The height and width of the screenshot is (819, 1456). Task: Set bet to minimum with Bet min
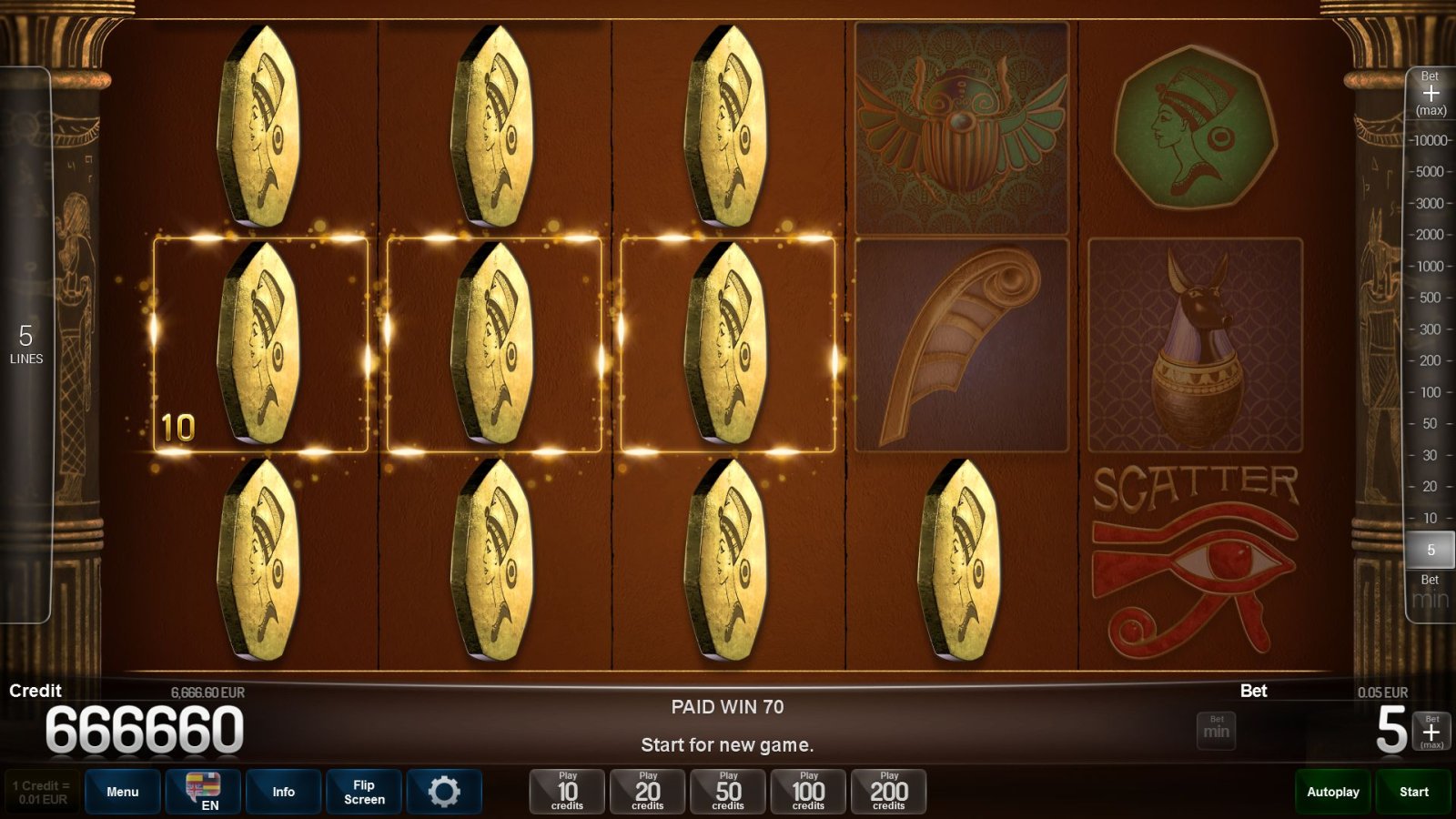(1216, 730)
